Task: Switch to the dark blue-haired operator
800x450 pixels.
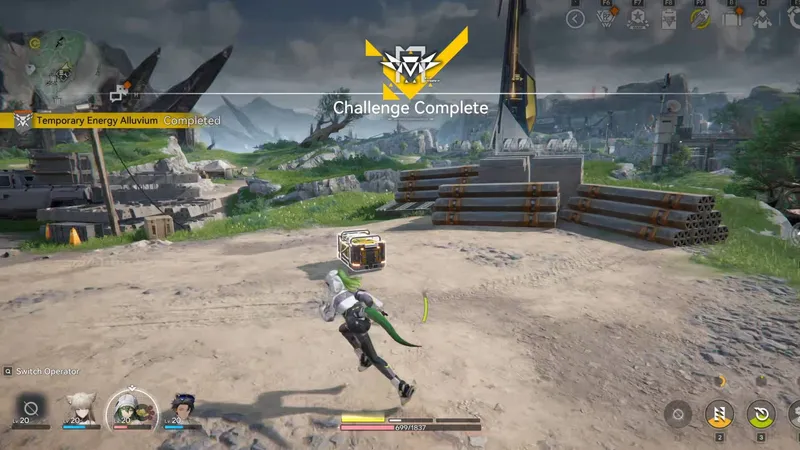Action: tap(182, 408)
